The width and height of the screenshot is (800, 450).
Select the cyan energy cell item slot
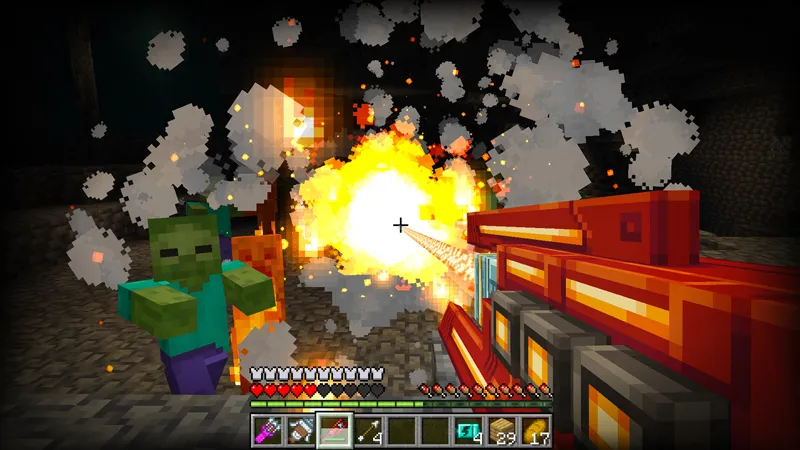[467, 430]
